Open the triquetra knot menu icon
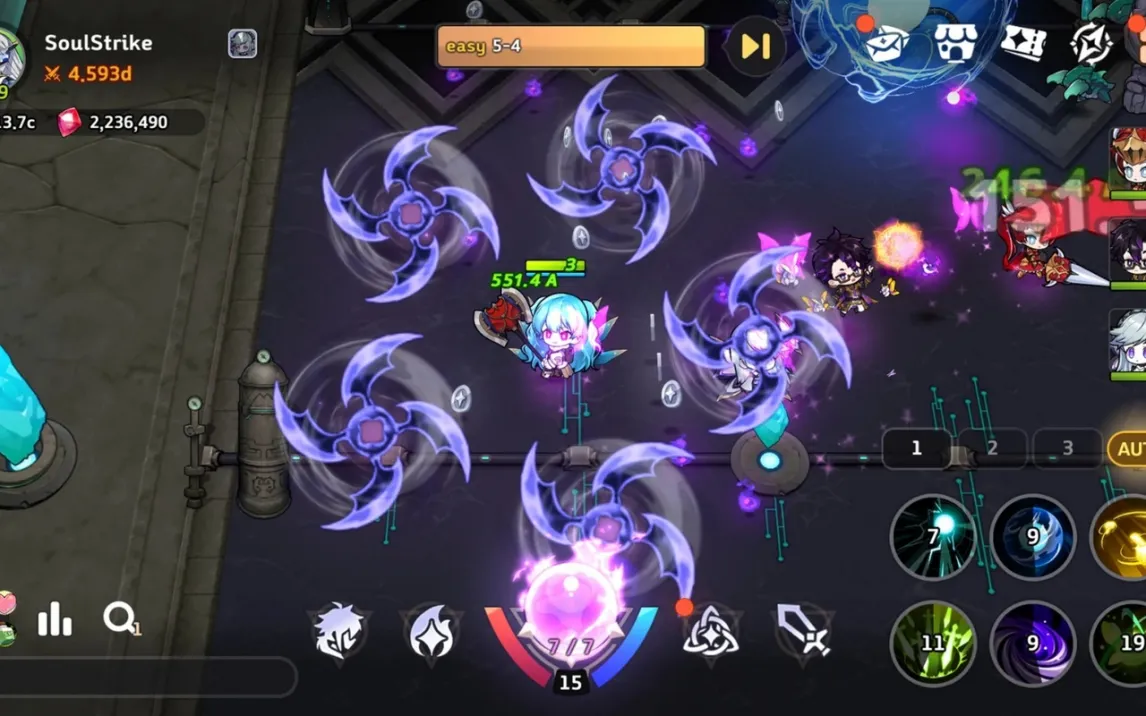This screenshot has height=716, width=1146. coord(710,632)
